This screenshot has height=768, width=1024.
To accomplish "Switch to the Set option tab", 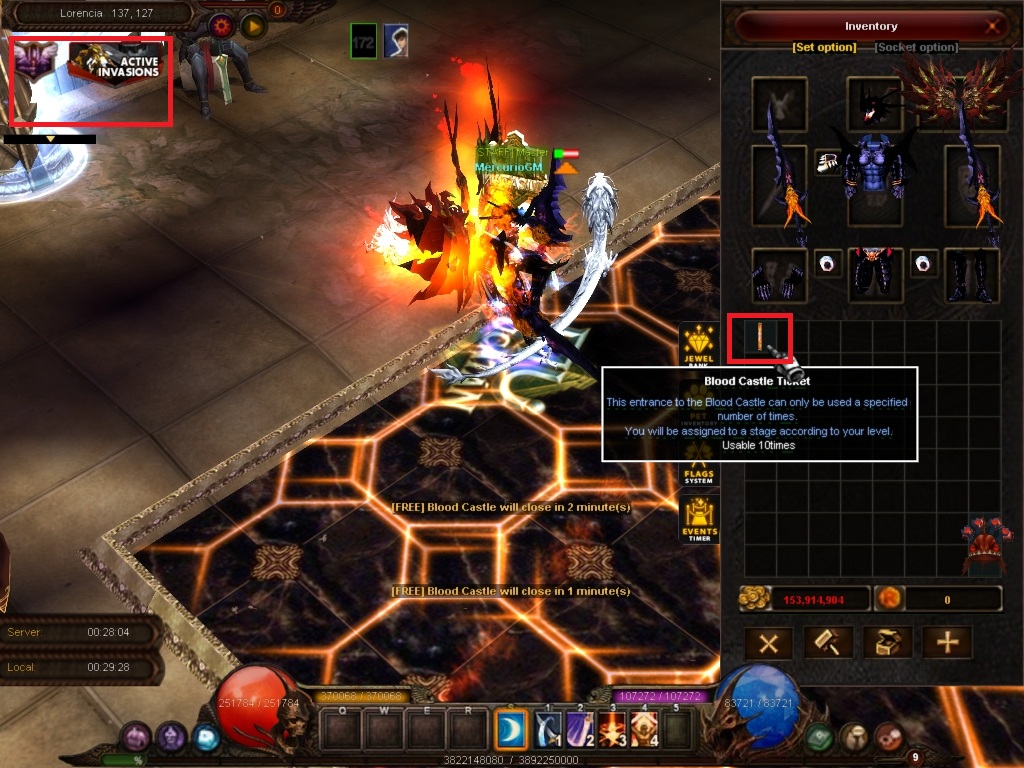I will pos(824,47).
